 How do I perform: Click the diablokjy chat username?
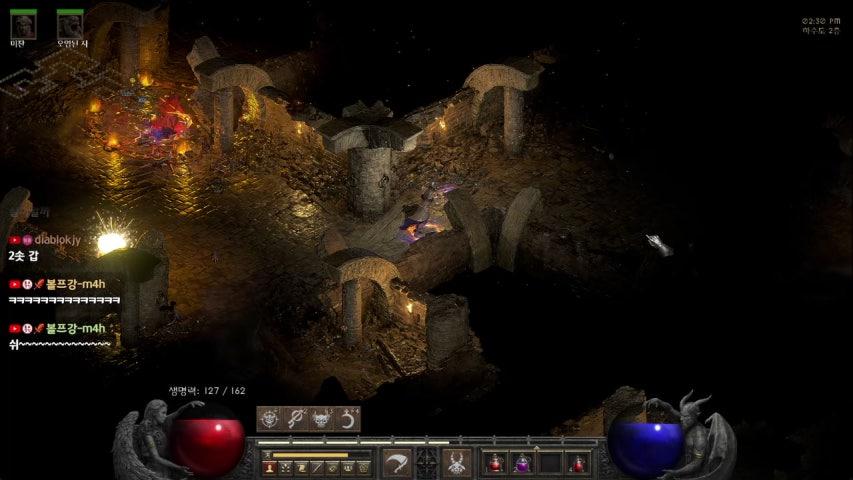[x=65, y=240]
